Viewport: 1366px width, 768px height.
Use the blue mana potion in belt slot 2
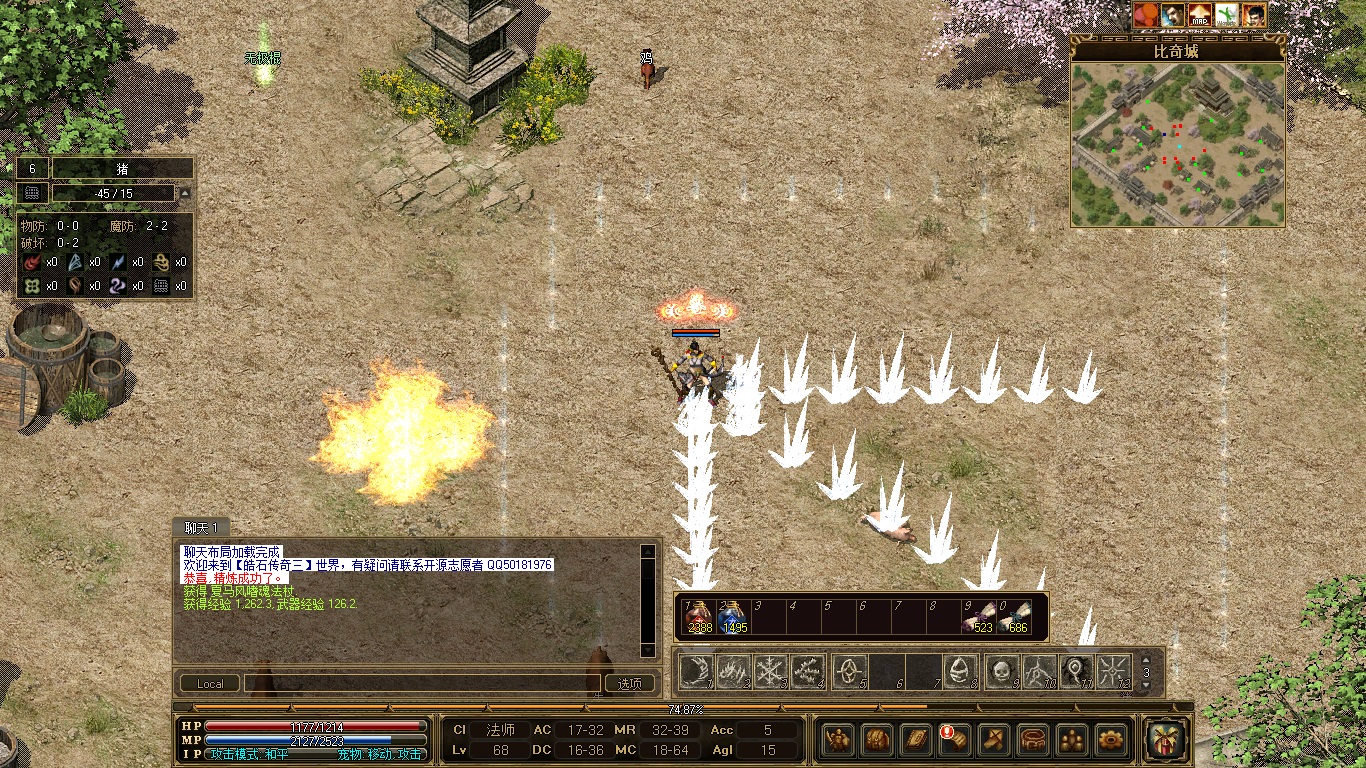point(734,617)
